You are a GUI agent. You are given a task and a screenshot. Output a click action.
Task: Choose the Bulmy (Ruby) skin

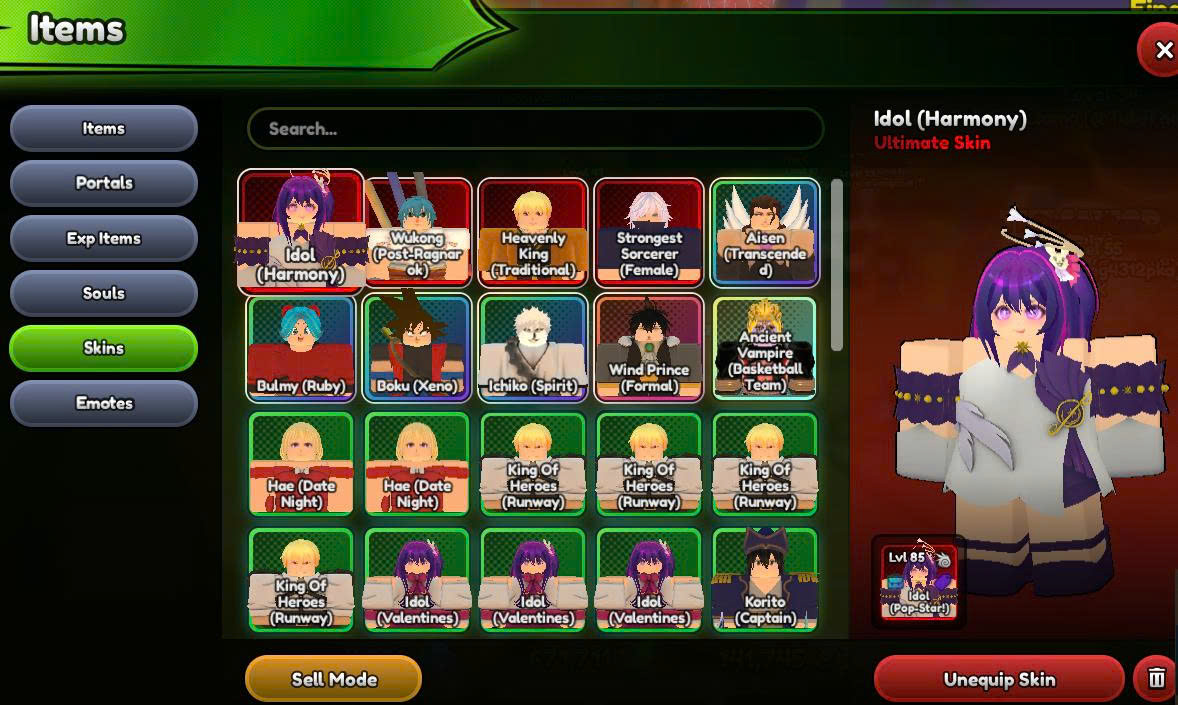point(301,348)
